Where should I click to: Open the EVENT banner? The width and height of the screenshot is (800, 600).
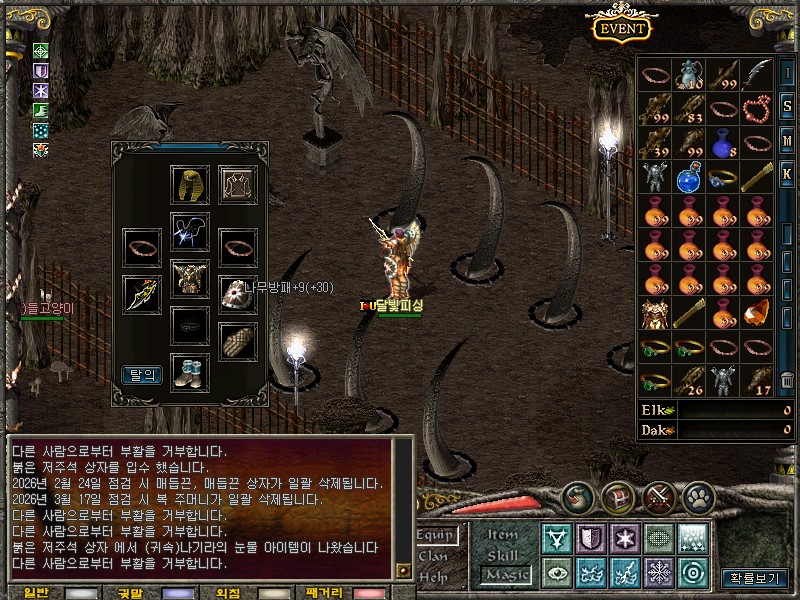(x=622, y=27)
